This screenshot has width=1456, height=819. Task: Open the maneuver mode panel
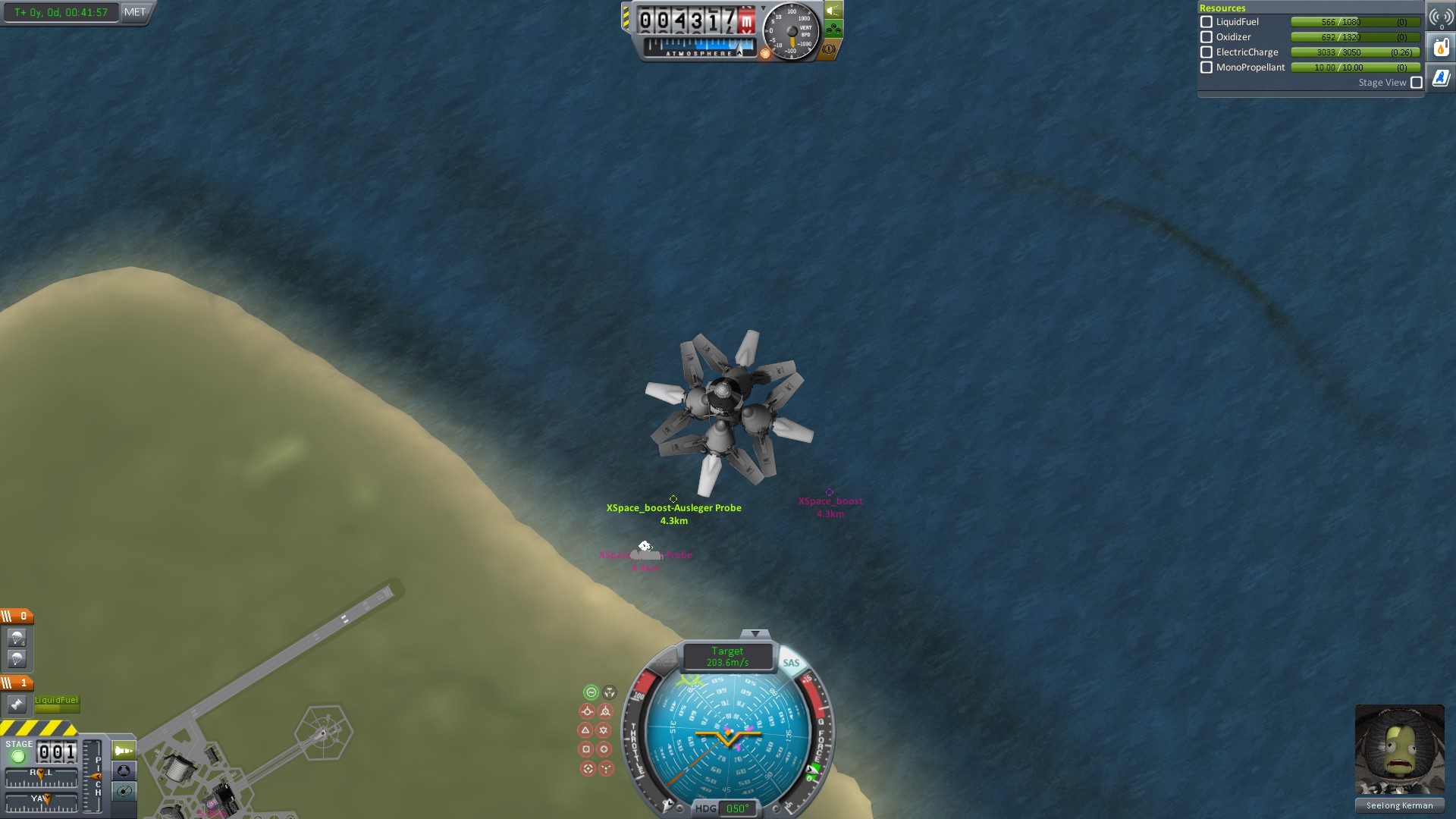(124, 792)
